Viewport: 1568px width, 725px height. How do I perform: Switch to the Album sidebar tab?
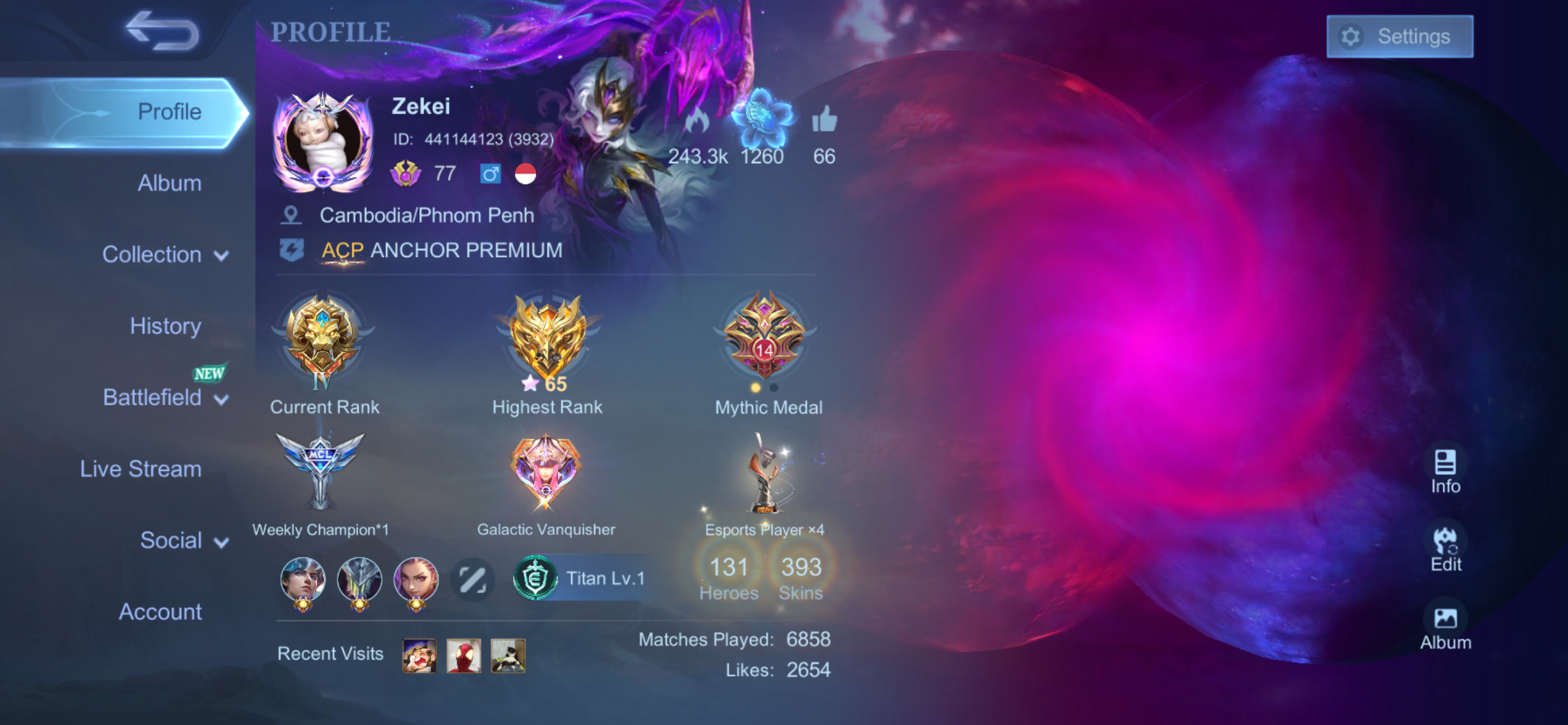click(169, 184)
